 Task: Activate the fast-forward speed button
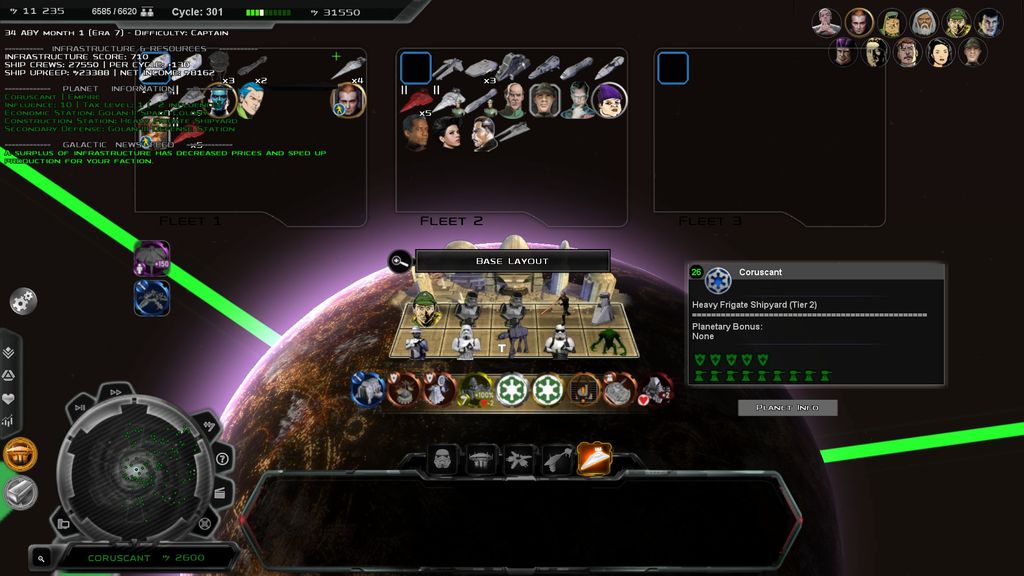point(115,392)
